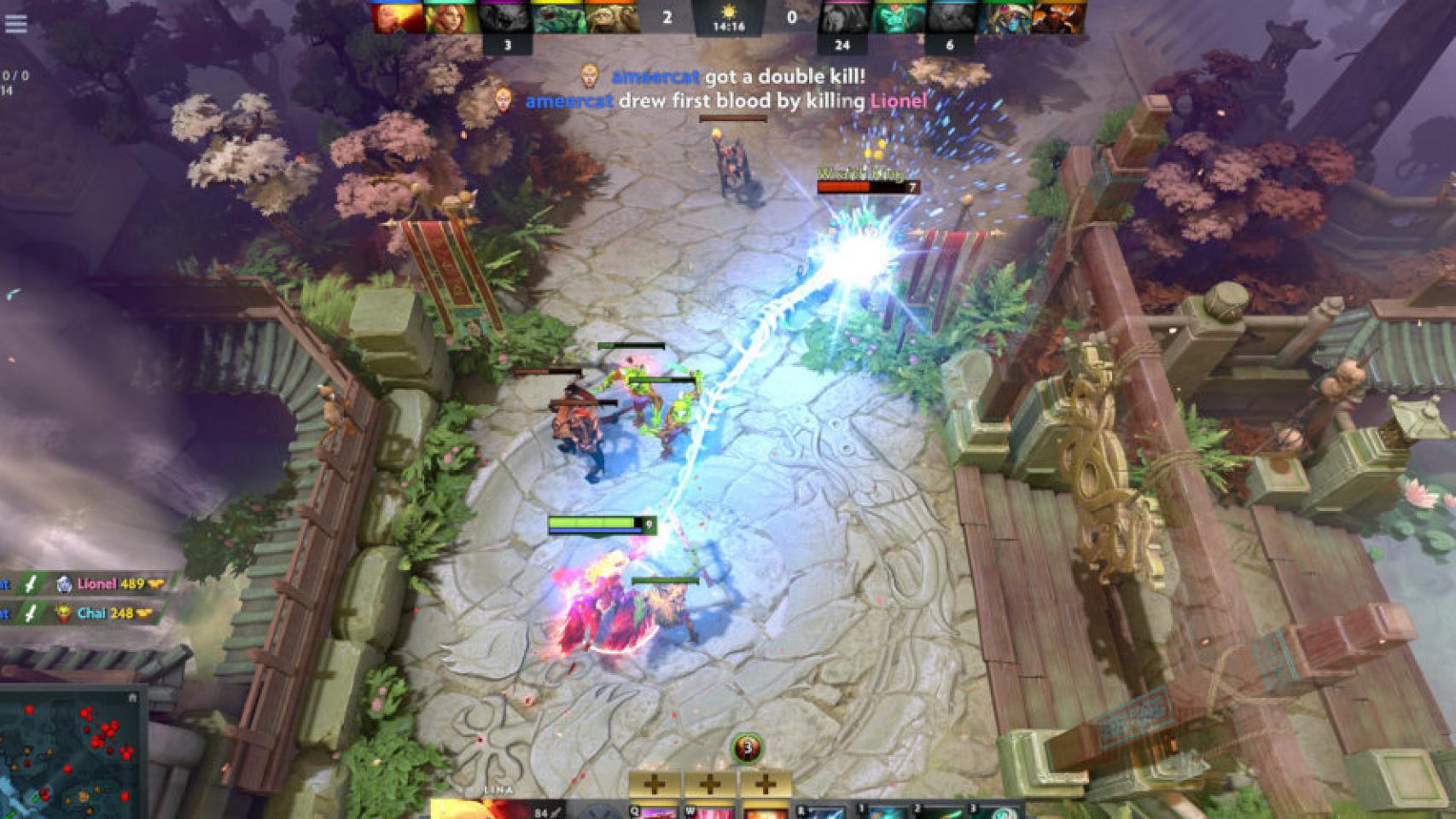Activate the W ability icon
This screenshot has width=1456, height=819.
[x=709, y=810]
